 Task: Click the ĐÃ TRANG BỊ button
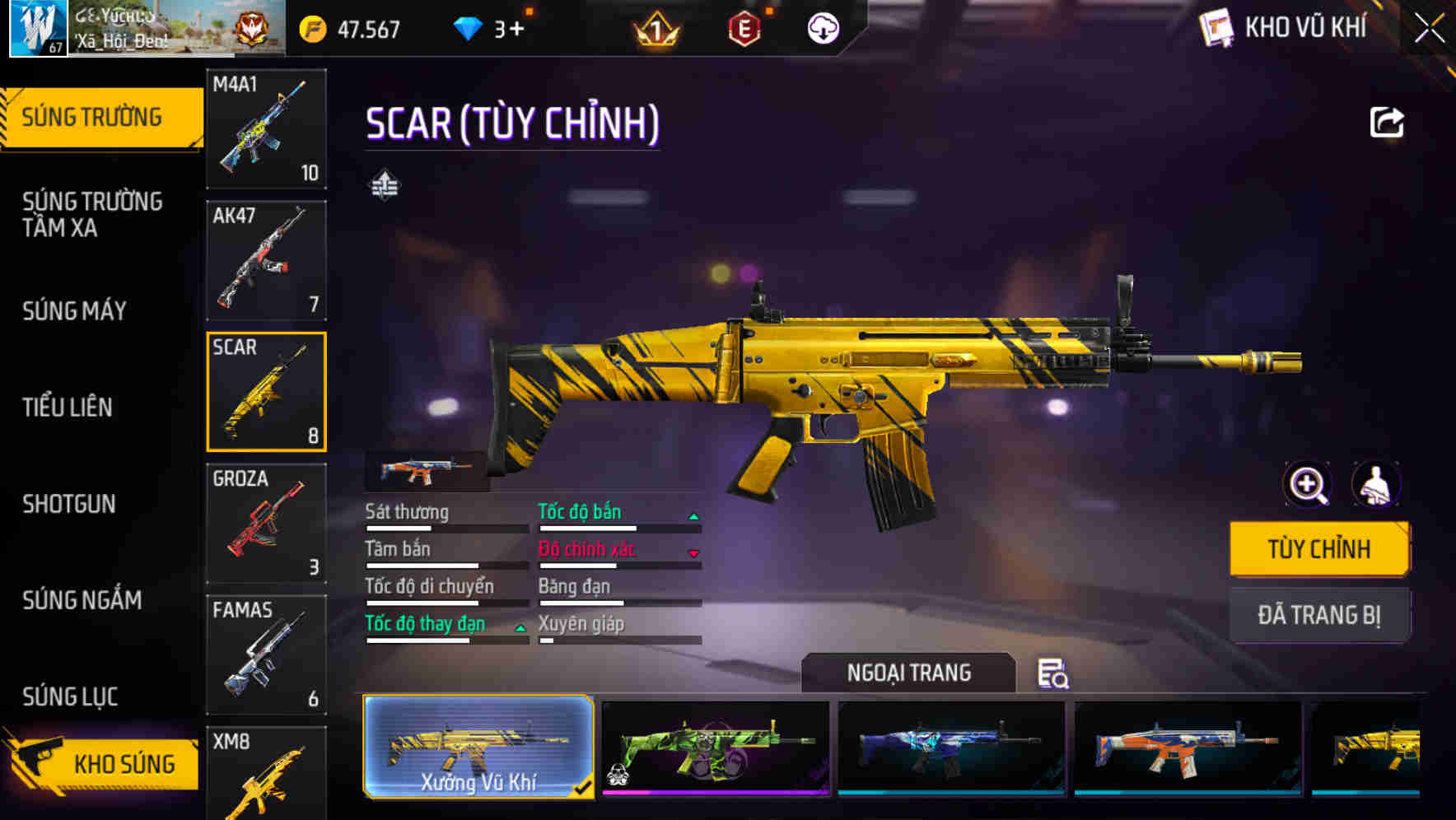(x=1319, y=615)
